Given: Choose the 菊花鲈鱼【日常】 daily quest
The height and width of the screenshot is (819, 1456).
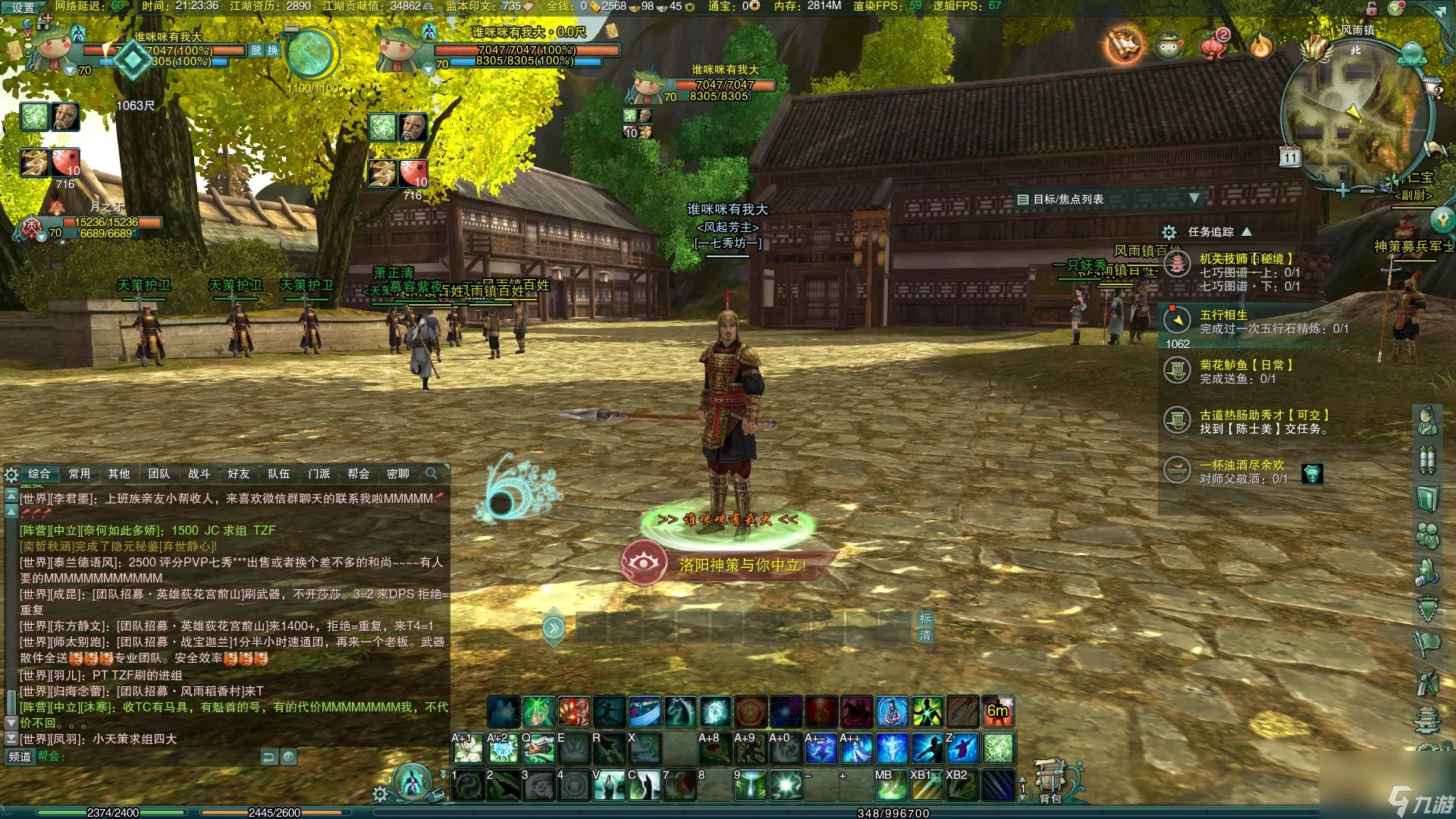Looking at the screenshot, I should pos(1245,366).
